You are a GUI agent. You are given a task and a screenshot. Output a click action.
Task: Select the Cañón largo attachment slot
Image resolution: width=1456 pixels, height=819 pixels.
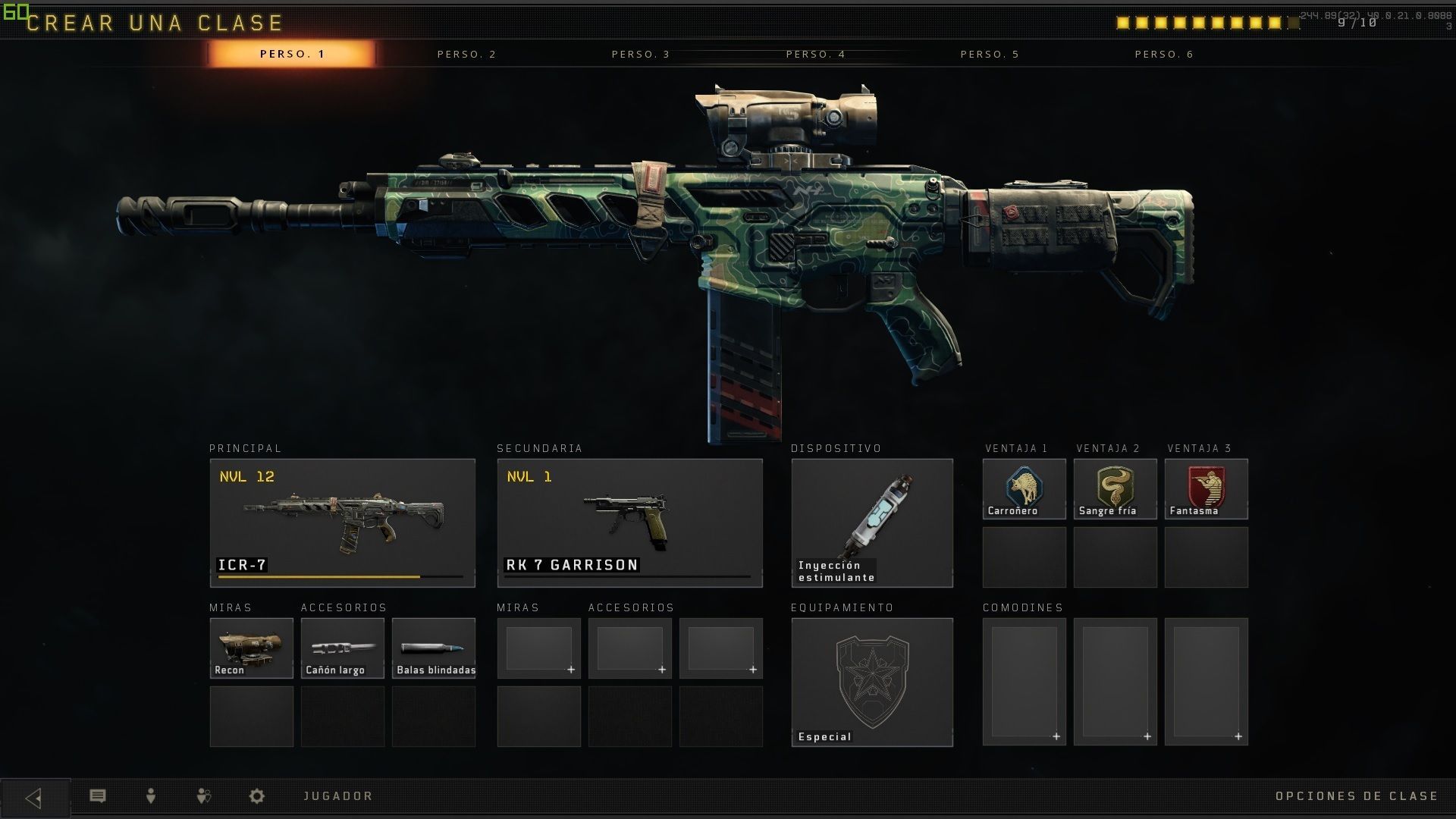point(342,648)
